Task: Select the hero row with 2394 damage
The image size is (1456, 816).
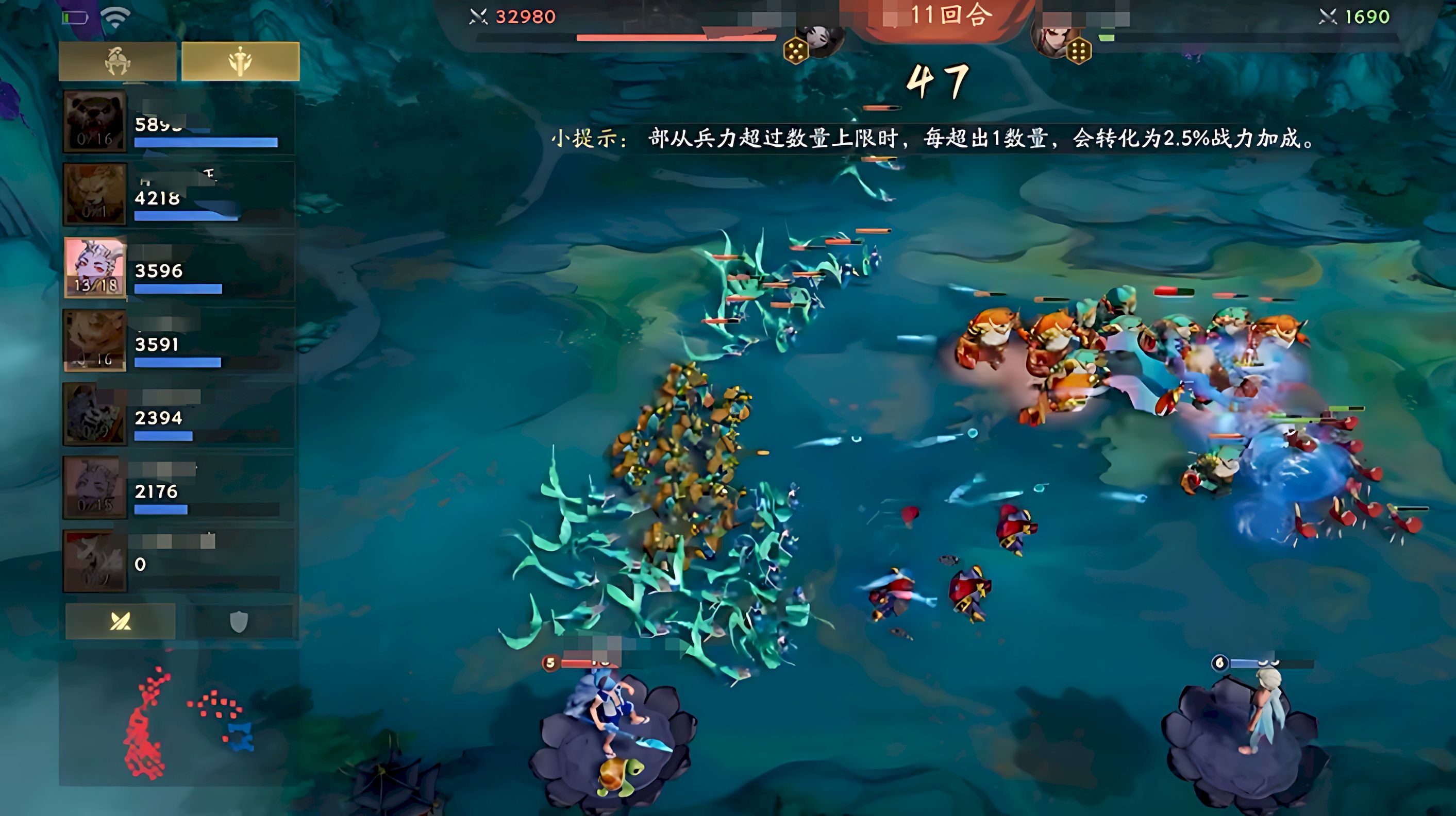Action: [178, 414]
